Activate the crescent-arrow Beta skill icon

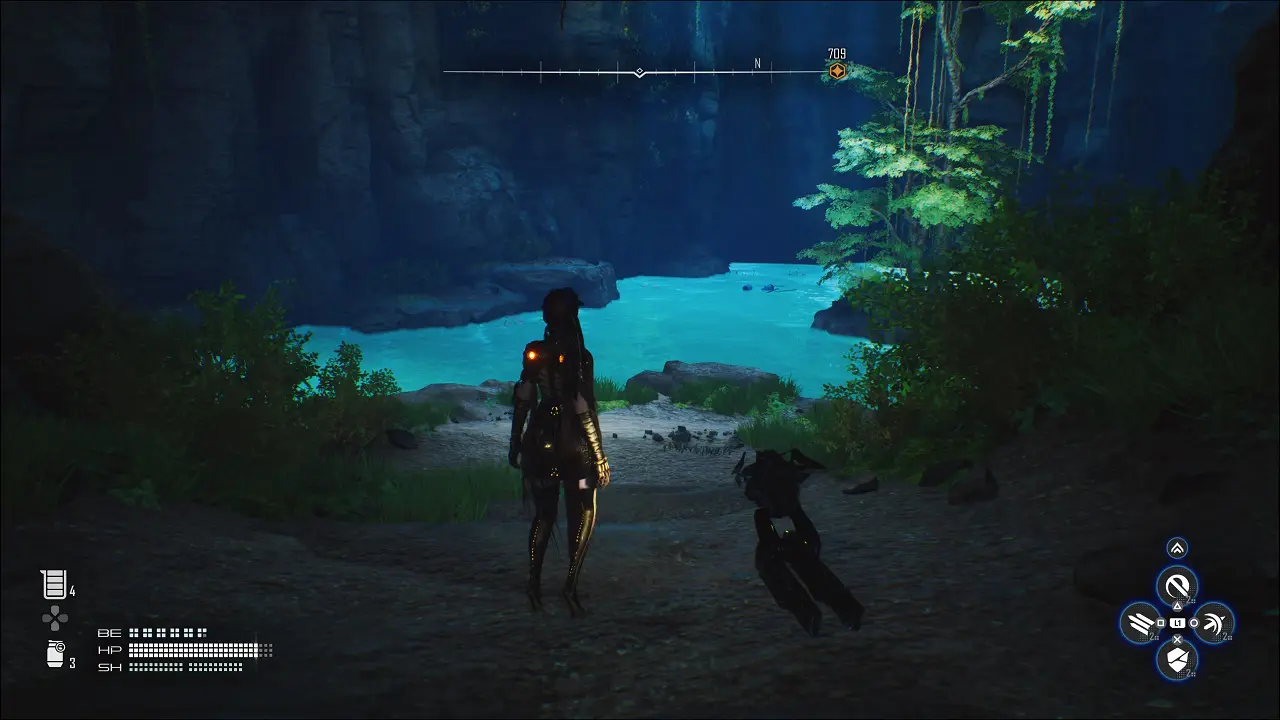(1213, 623)
